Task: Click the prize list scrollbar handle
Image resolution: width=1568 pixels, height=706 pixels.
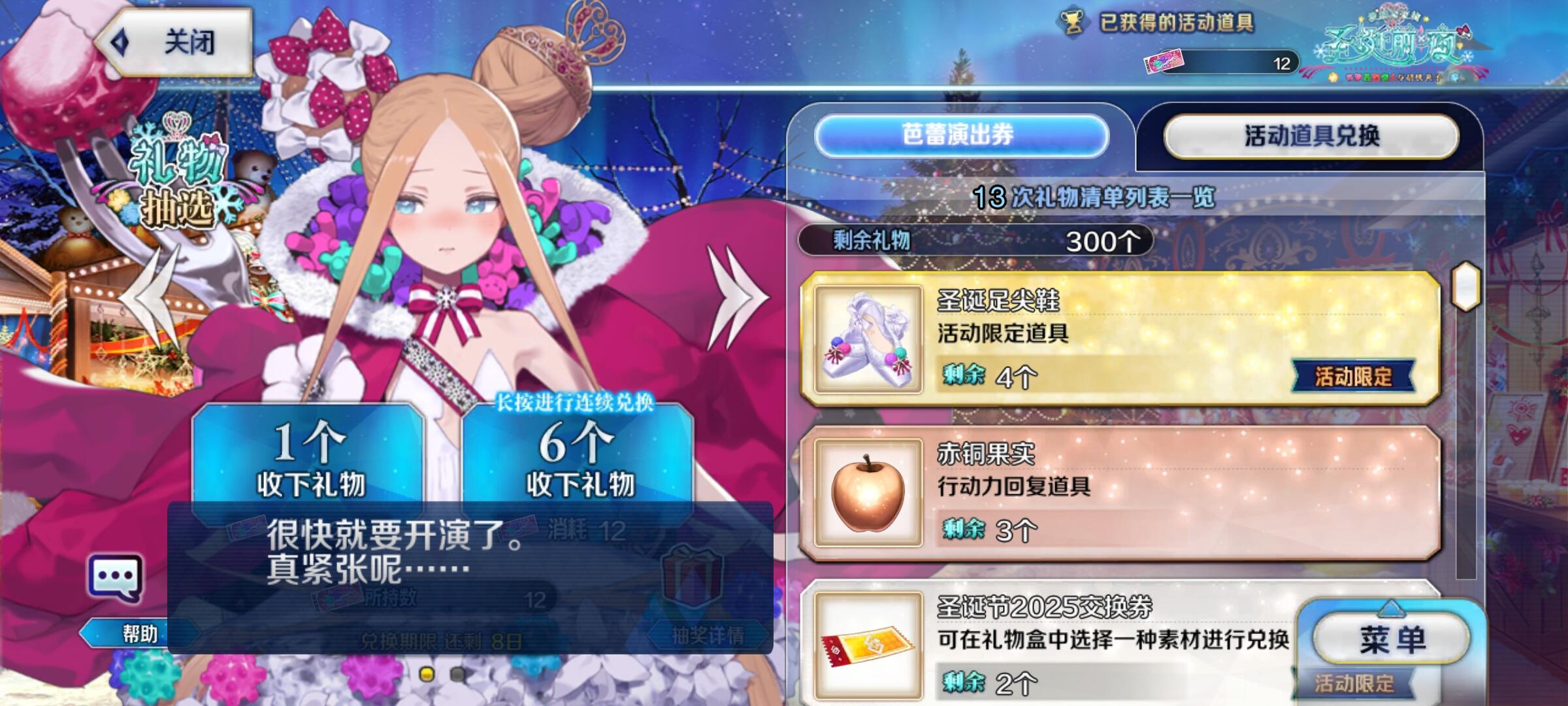Action: tap(1465, 286)
